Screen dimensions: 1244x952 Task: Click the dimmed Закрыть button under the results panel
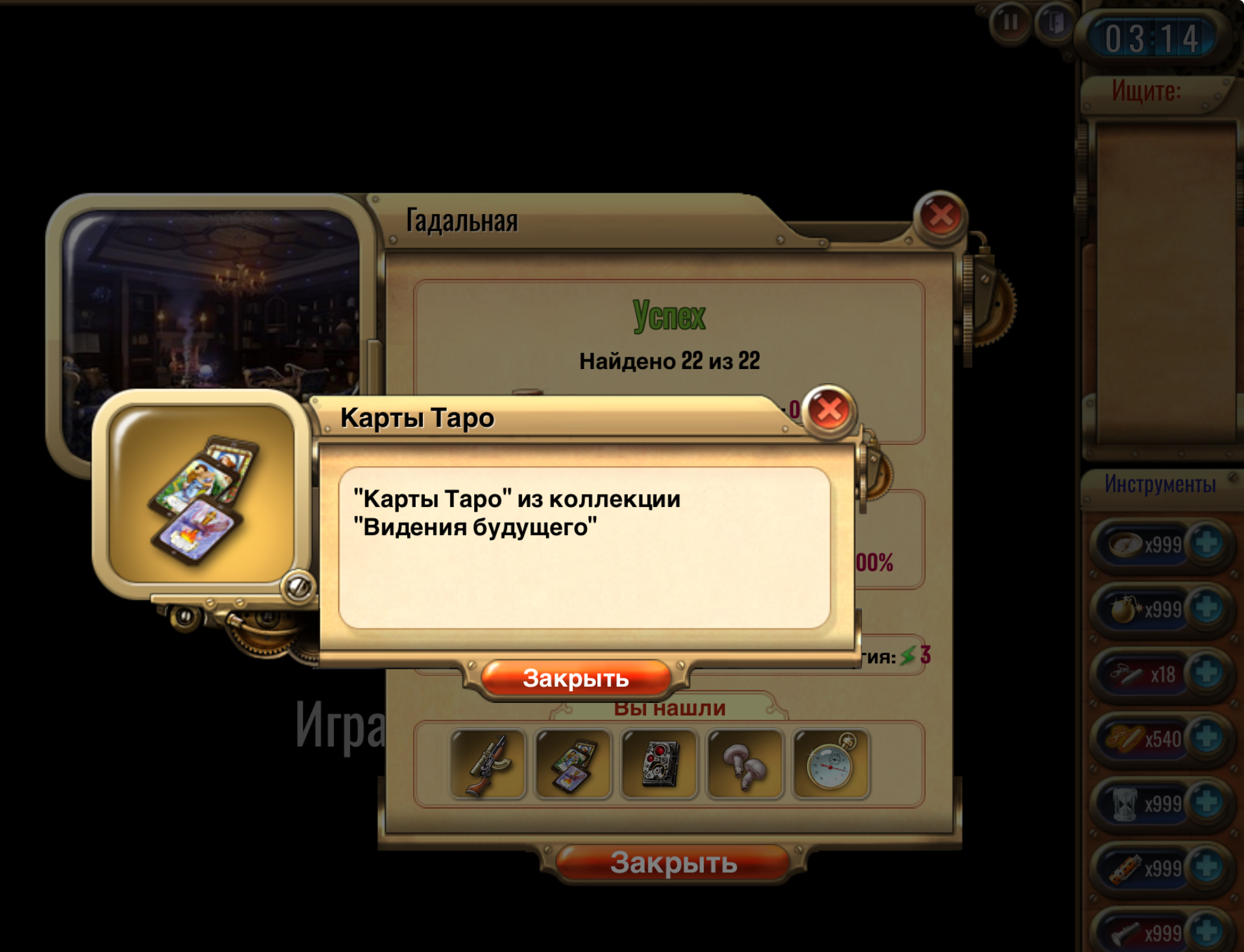point(673,863)
